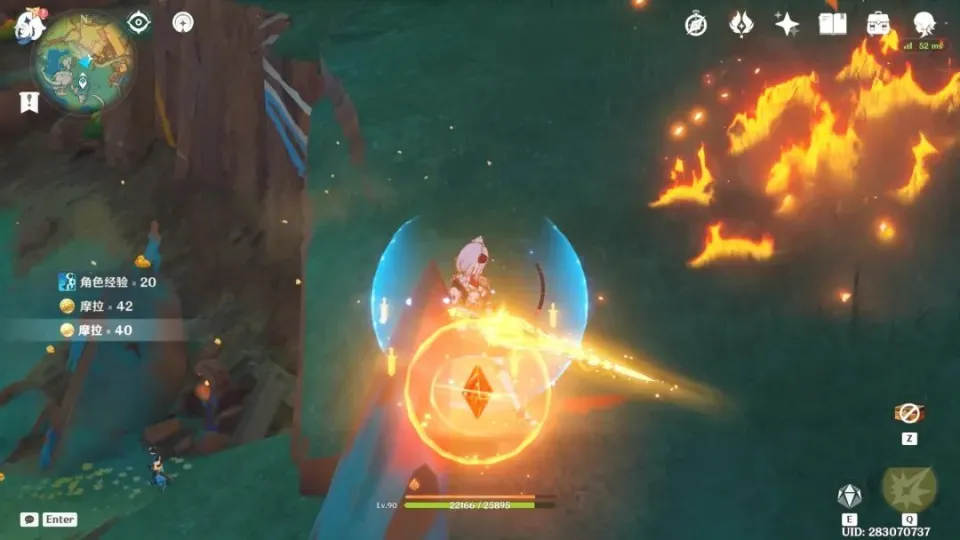Activate the crystal elemental skill
The image size is (960, 540).
click(x=849, y=495)
